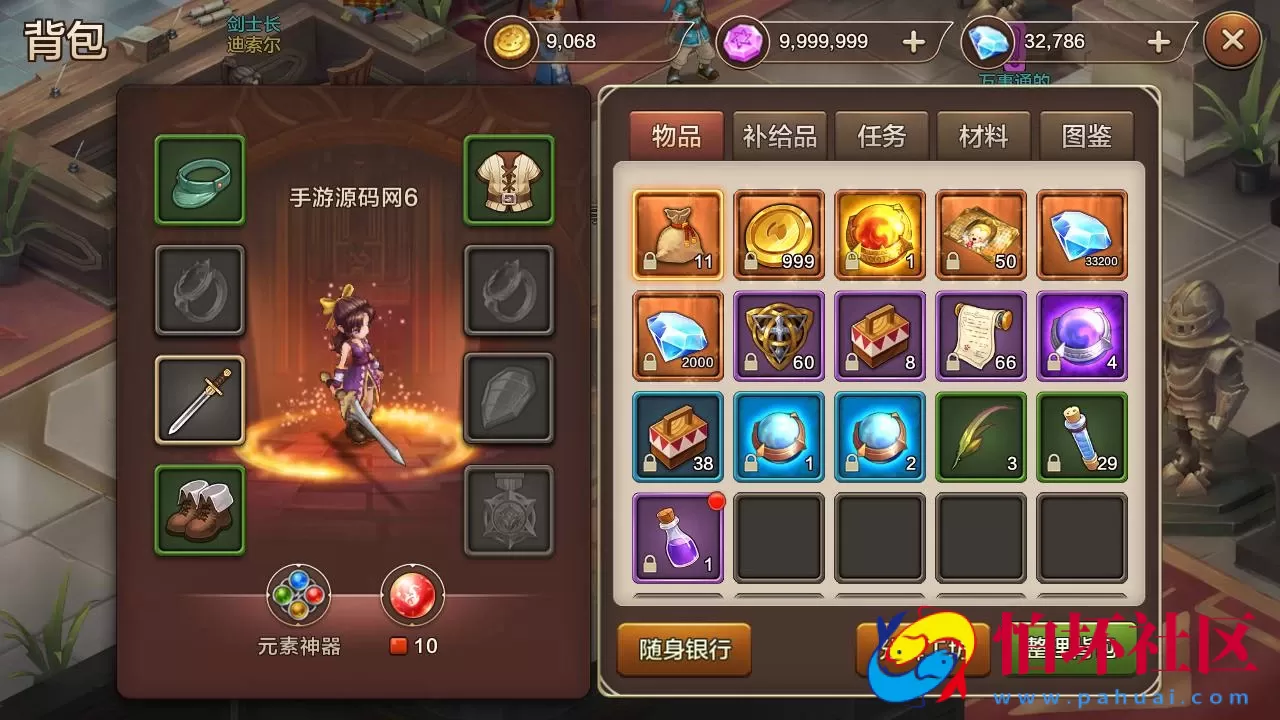Click the red gem showing count 10
The width and height of the screenshot is (1280, 720).
coord(413,593)
